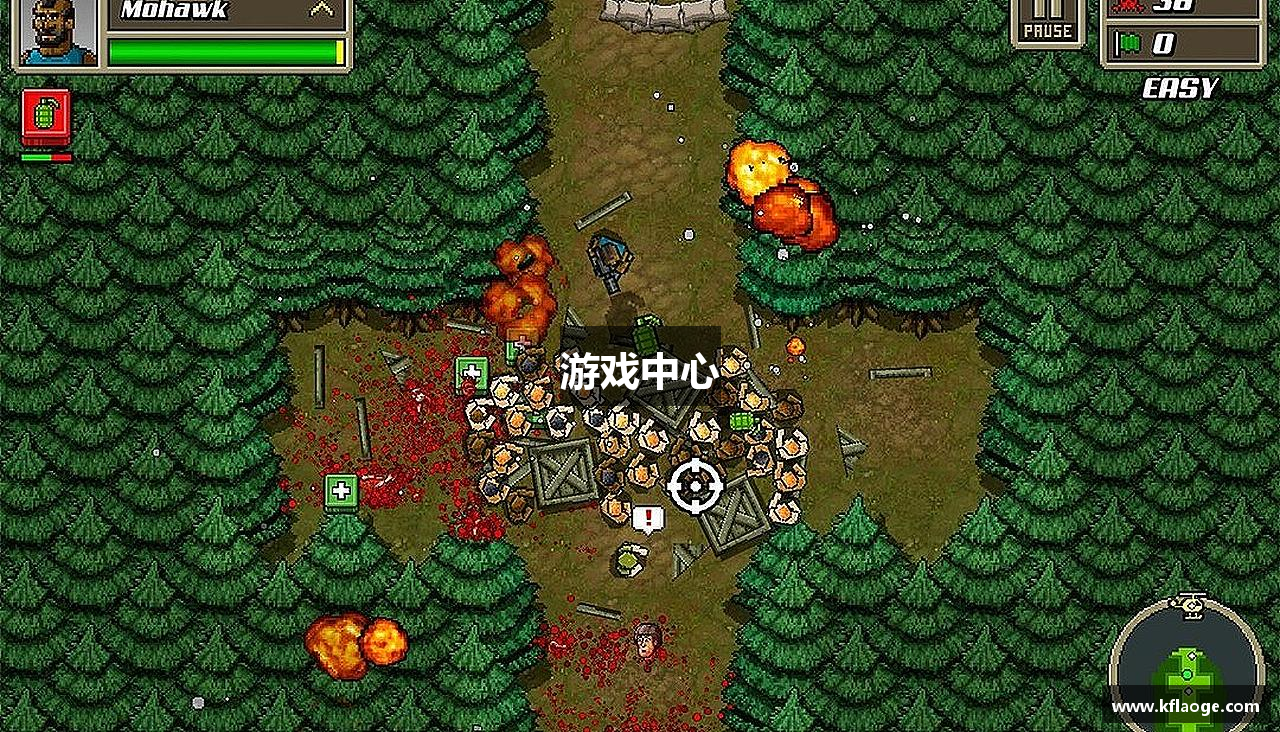This screenshot has width=1280, height=732.
Task: Open the www.kflaoge.com watermark link
Action: (x=1184, y=707)
